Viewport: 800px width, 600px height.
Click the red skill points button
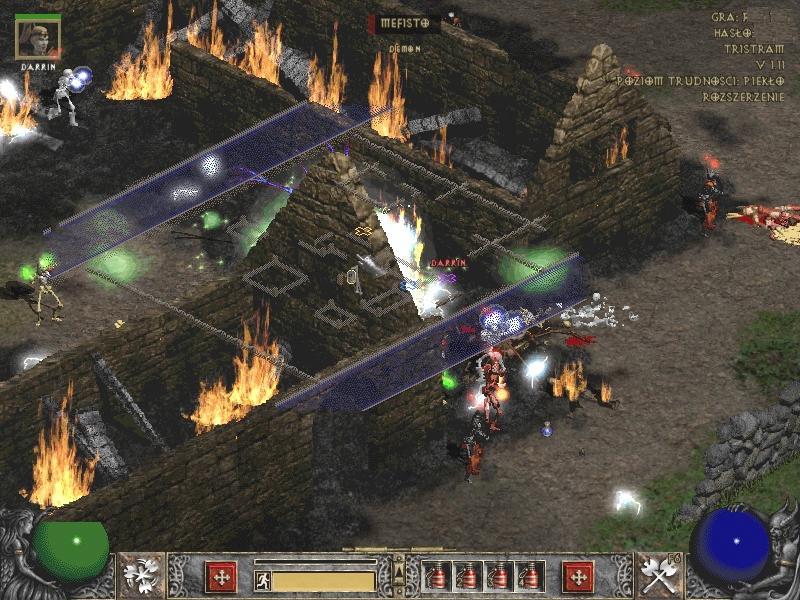(578, 576)
